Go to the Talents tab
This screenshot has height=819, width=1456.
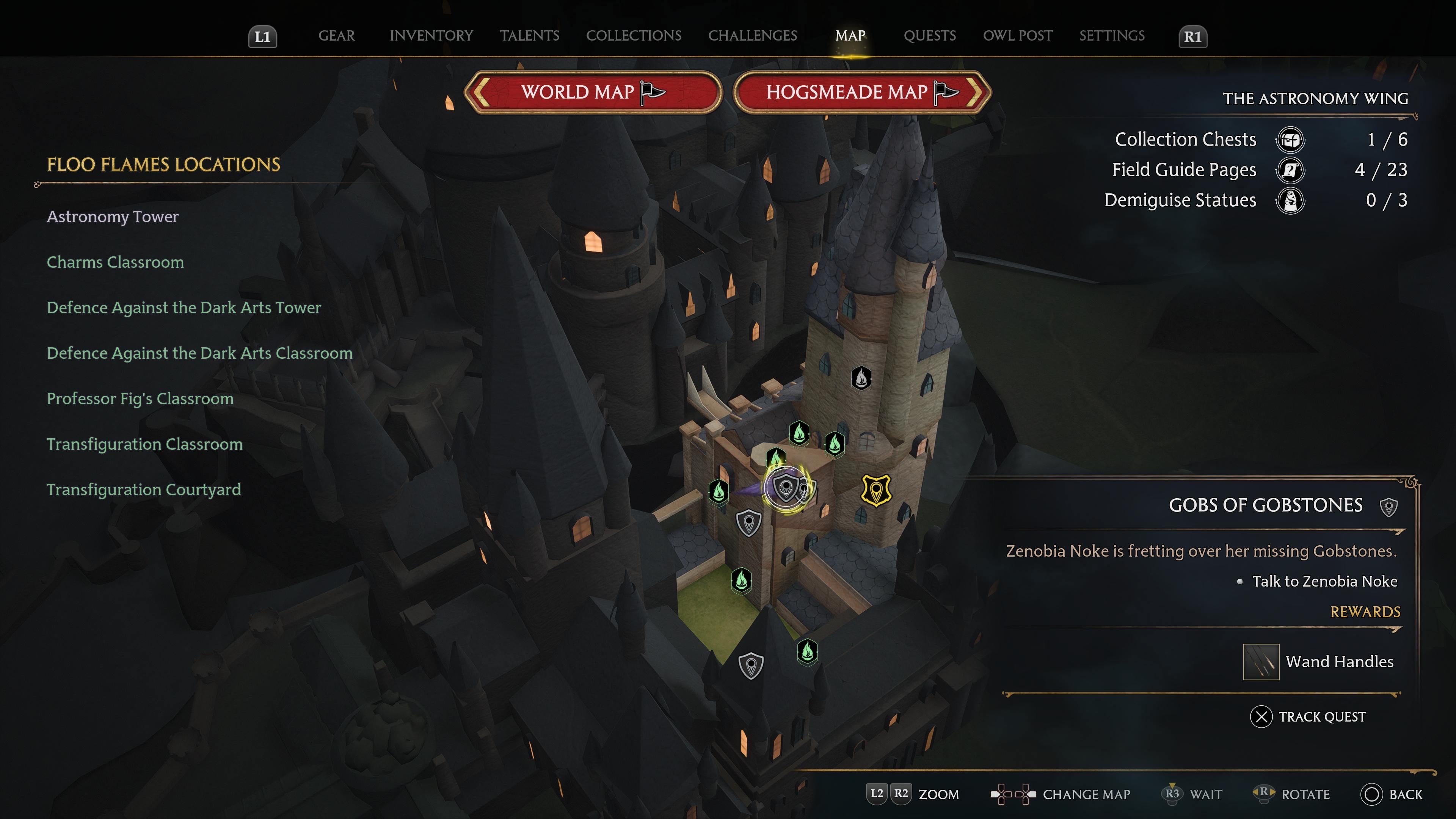click(x=529, y=36)
